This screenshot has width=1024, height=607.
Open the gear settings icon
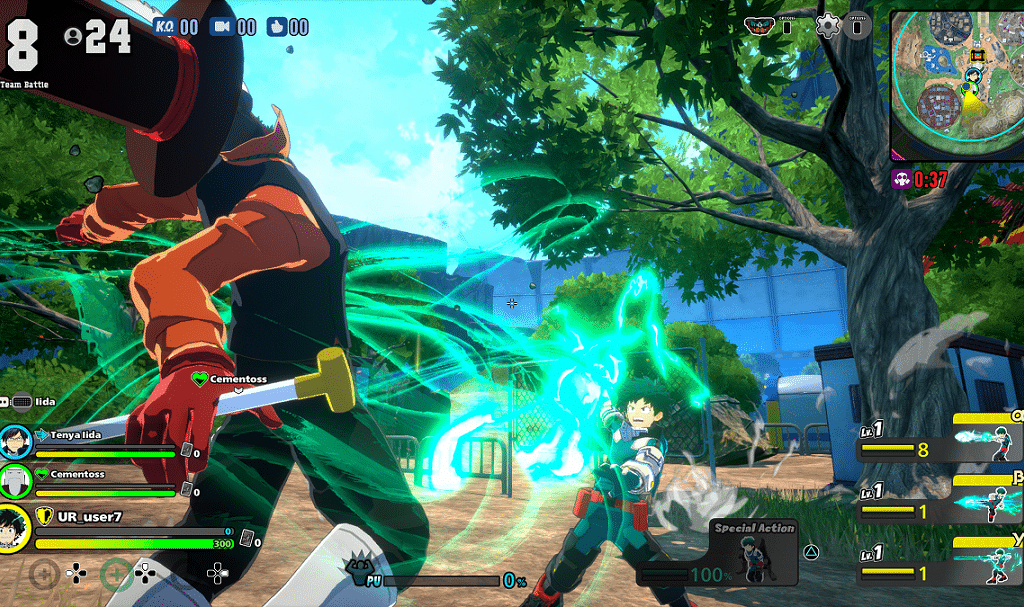click(827, 26)
